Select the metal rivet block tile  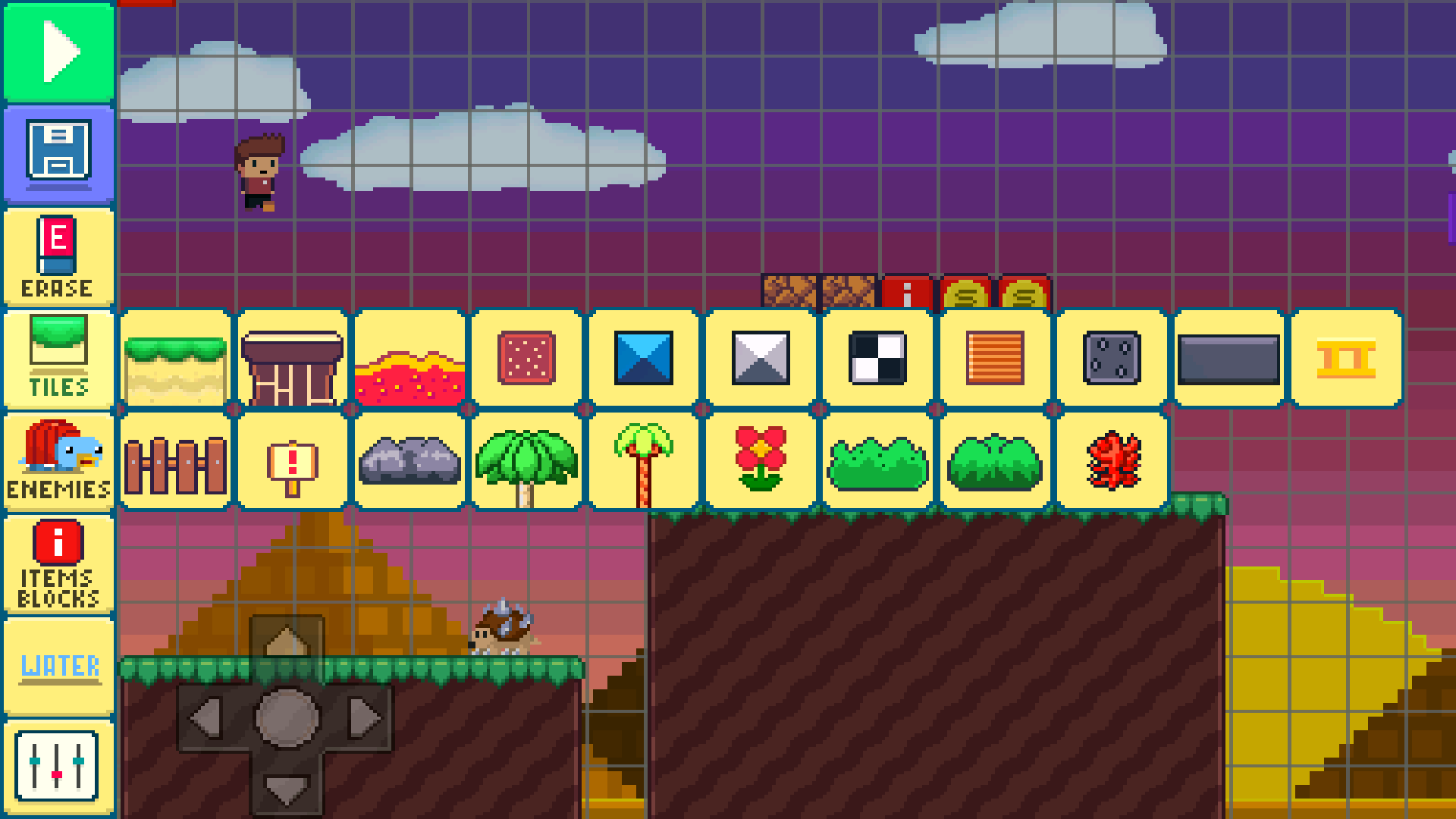coord(1111,359)
